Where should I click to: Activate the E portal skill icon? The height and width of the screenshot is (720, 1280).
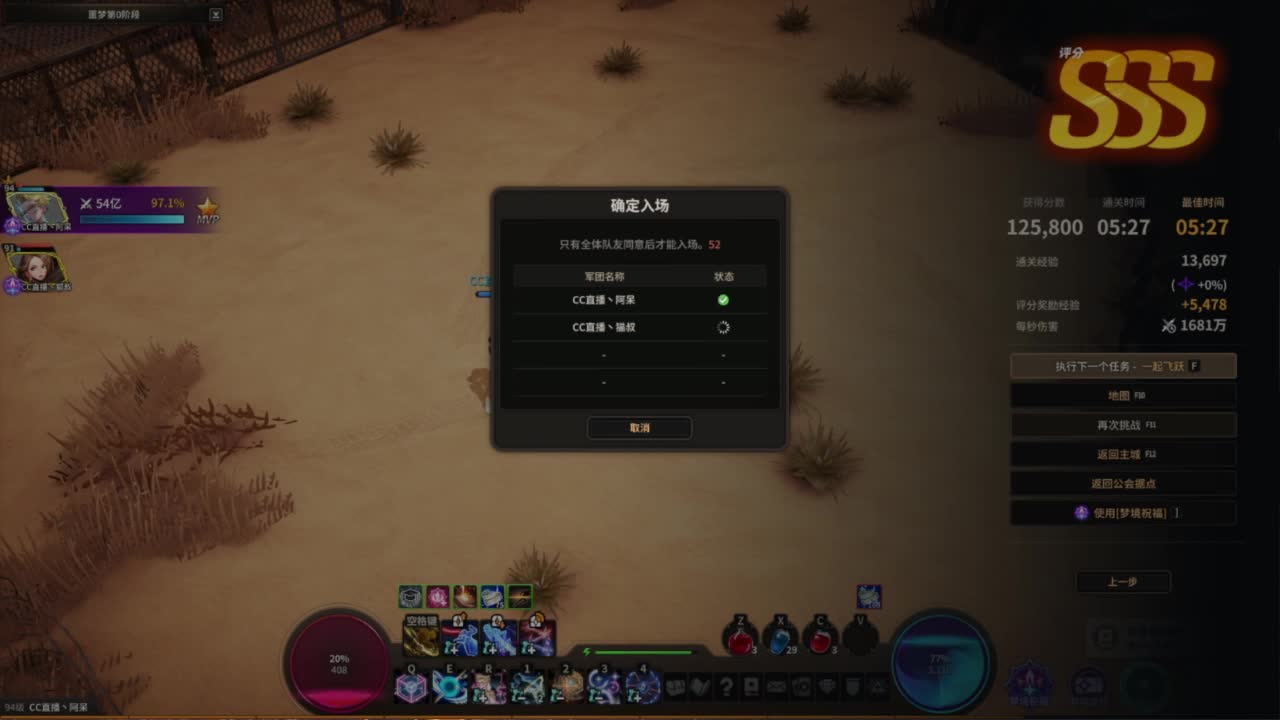(x=449, y=688)
